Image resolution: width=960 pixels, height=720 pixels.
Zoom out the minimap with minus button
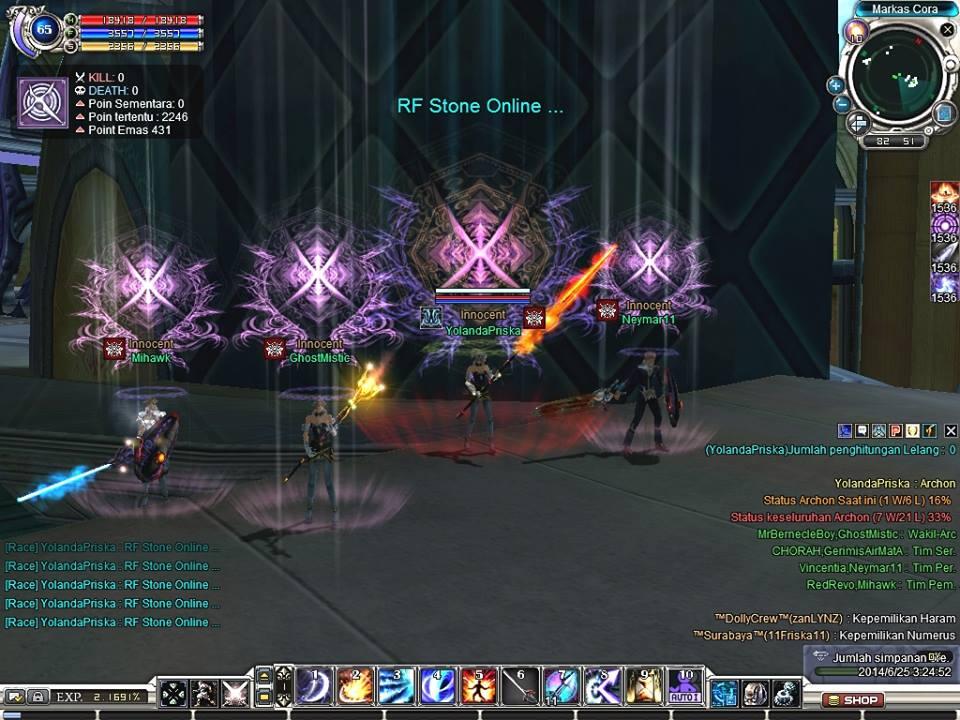click(x=842, y=103)
